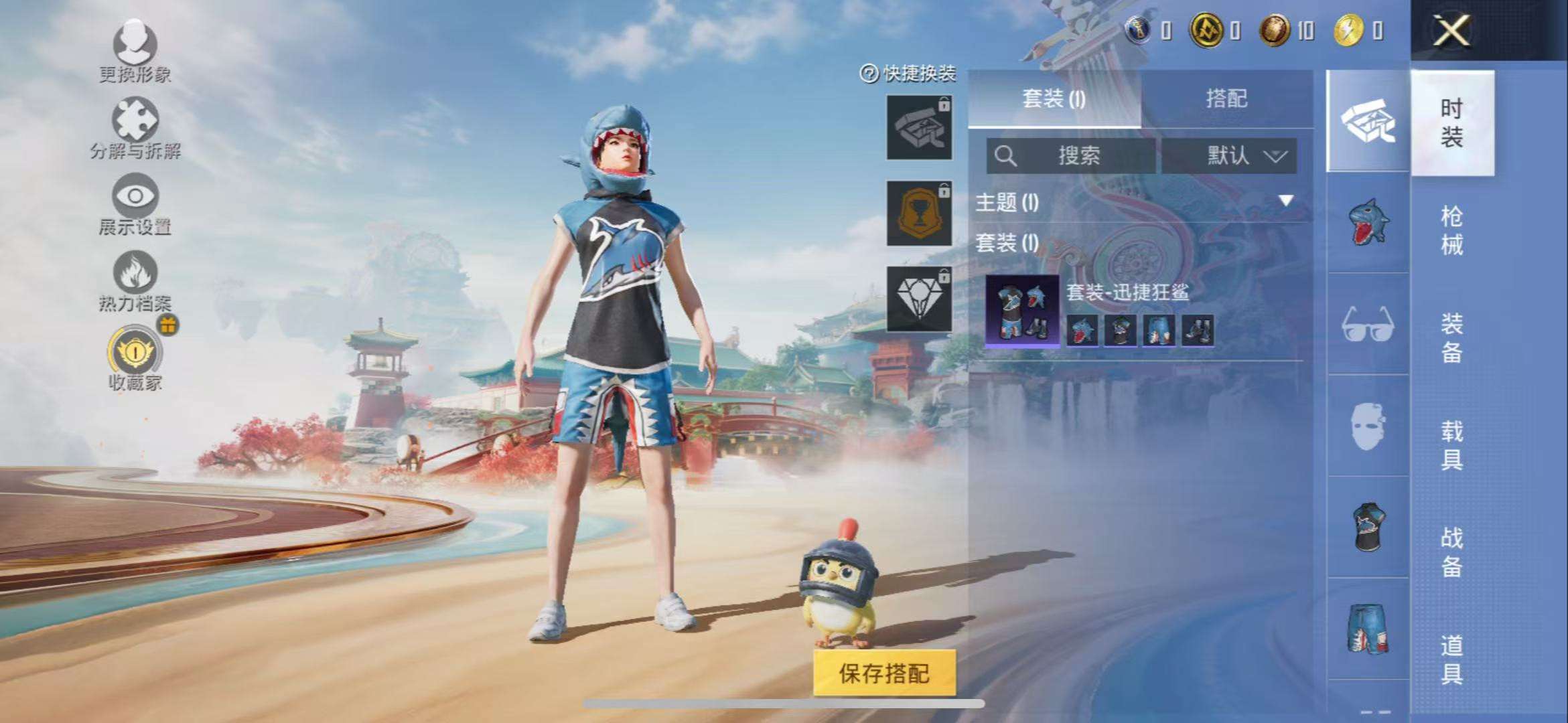Select the 套装 (1) tab
Image resolution: width=1568 pixels, height=723 pixels.
tap(1054, 99)
